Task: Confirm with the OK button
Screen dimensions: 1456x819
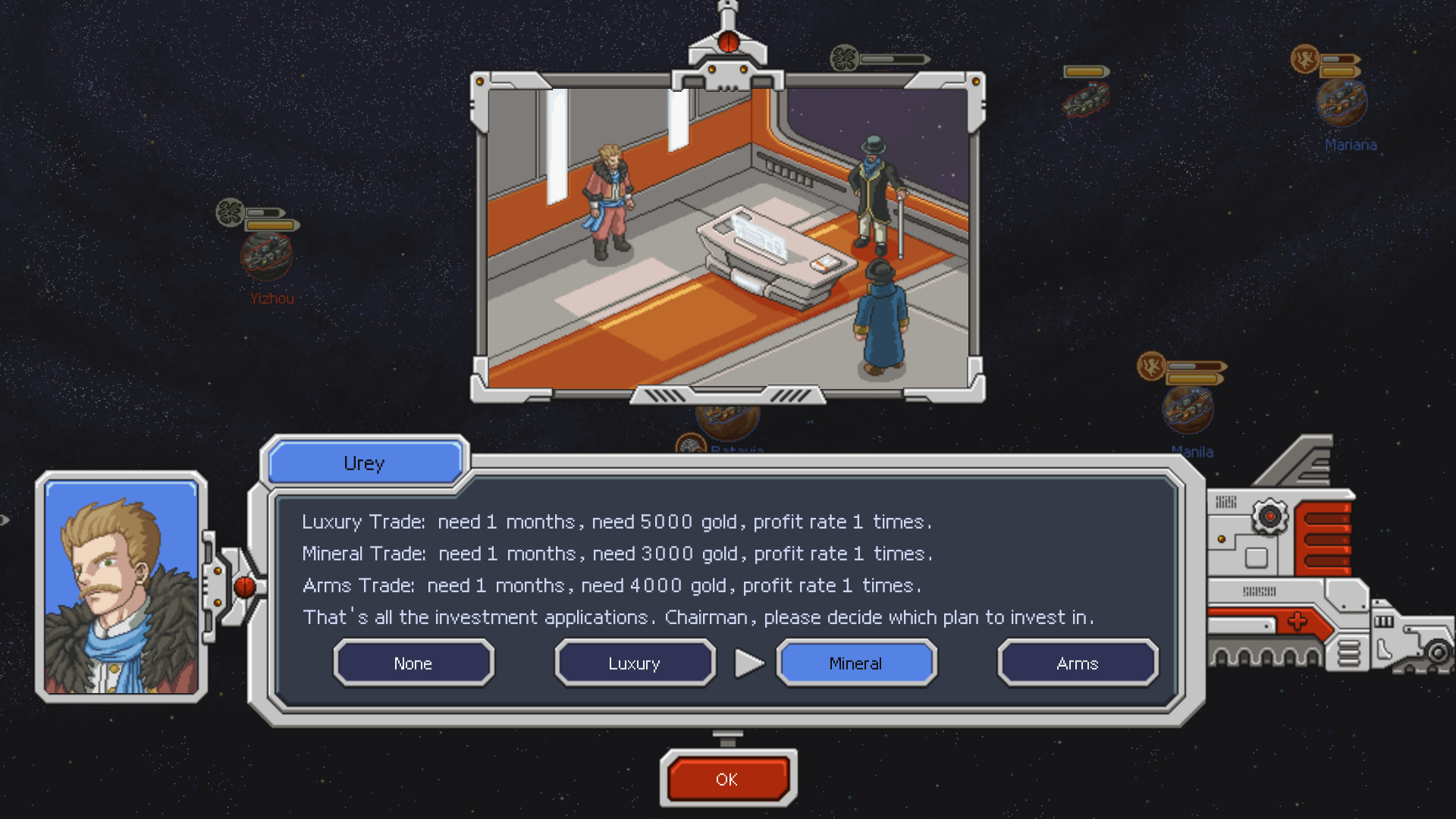Action: point(727,779)
